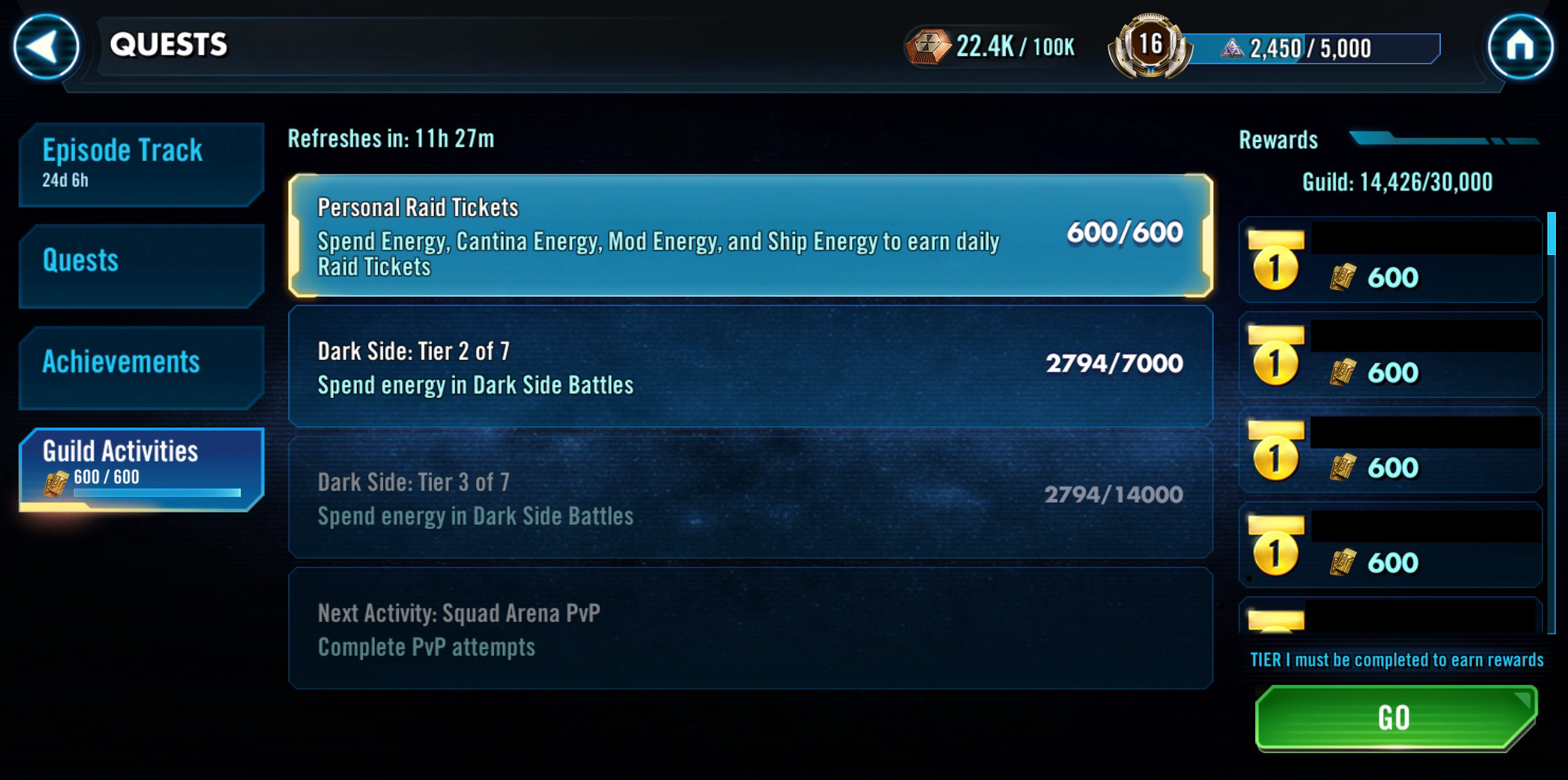Choose the Dark Side Tier 2 activity
This screenshot has height=780, width=1568.
[750, 367]
